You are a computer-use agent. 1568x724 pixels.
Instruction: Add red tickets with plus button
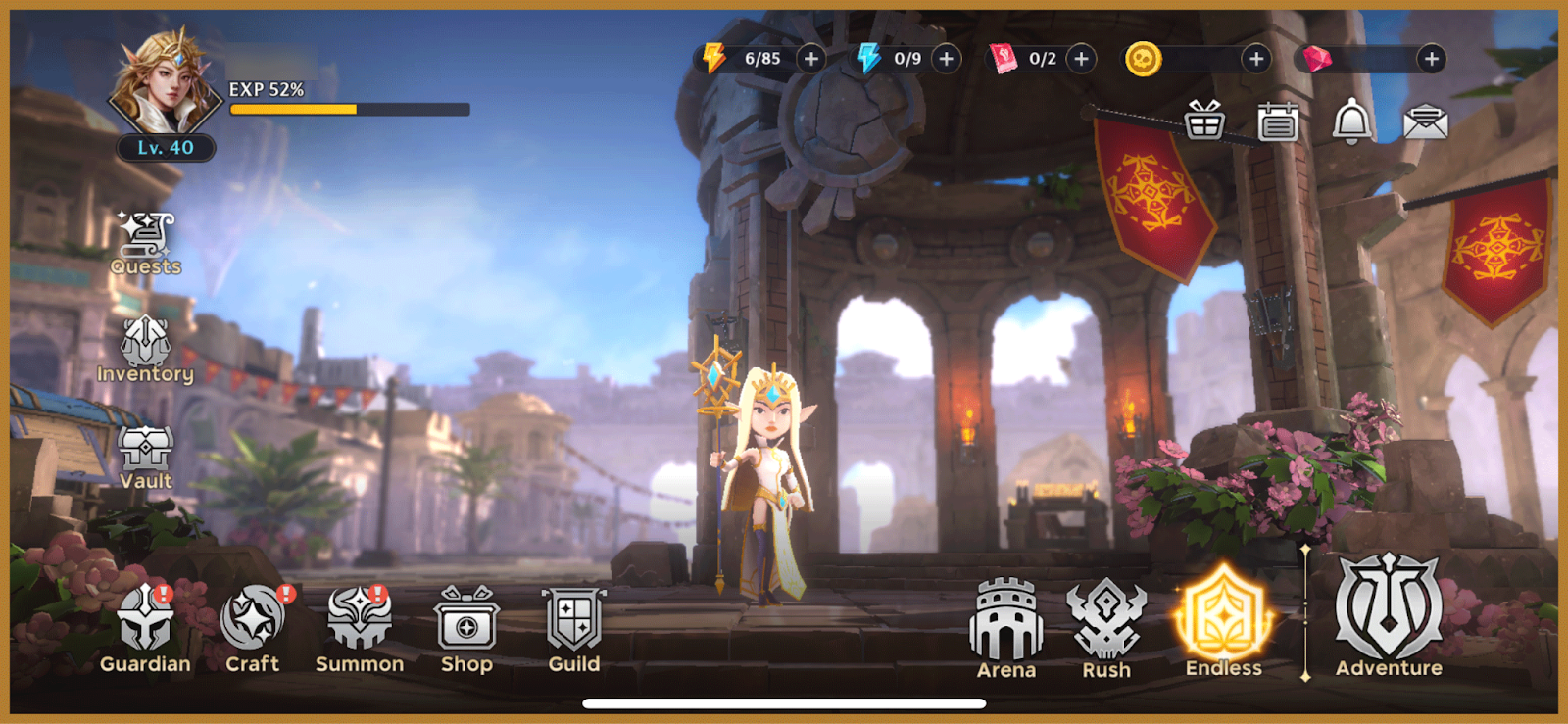(1082, 59)
